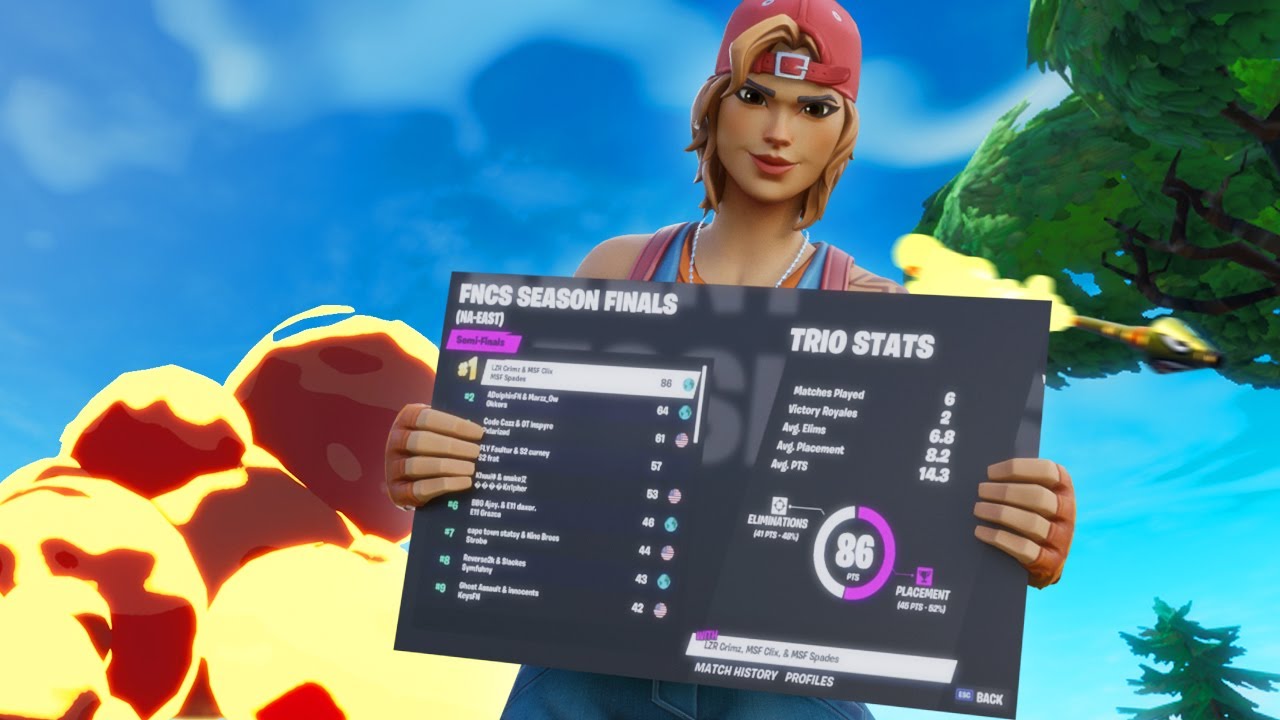The height and width of the screenshot is (720, 1280).
Task: Click the US flag next to Strobe's 44 points
Action: pyautogui.click(x=667, y=551)
